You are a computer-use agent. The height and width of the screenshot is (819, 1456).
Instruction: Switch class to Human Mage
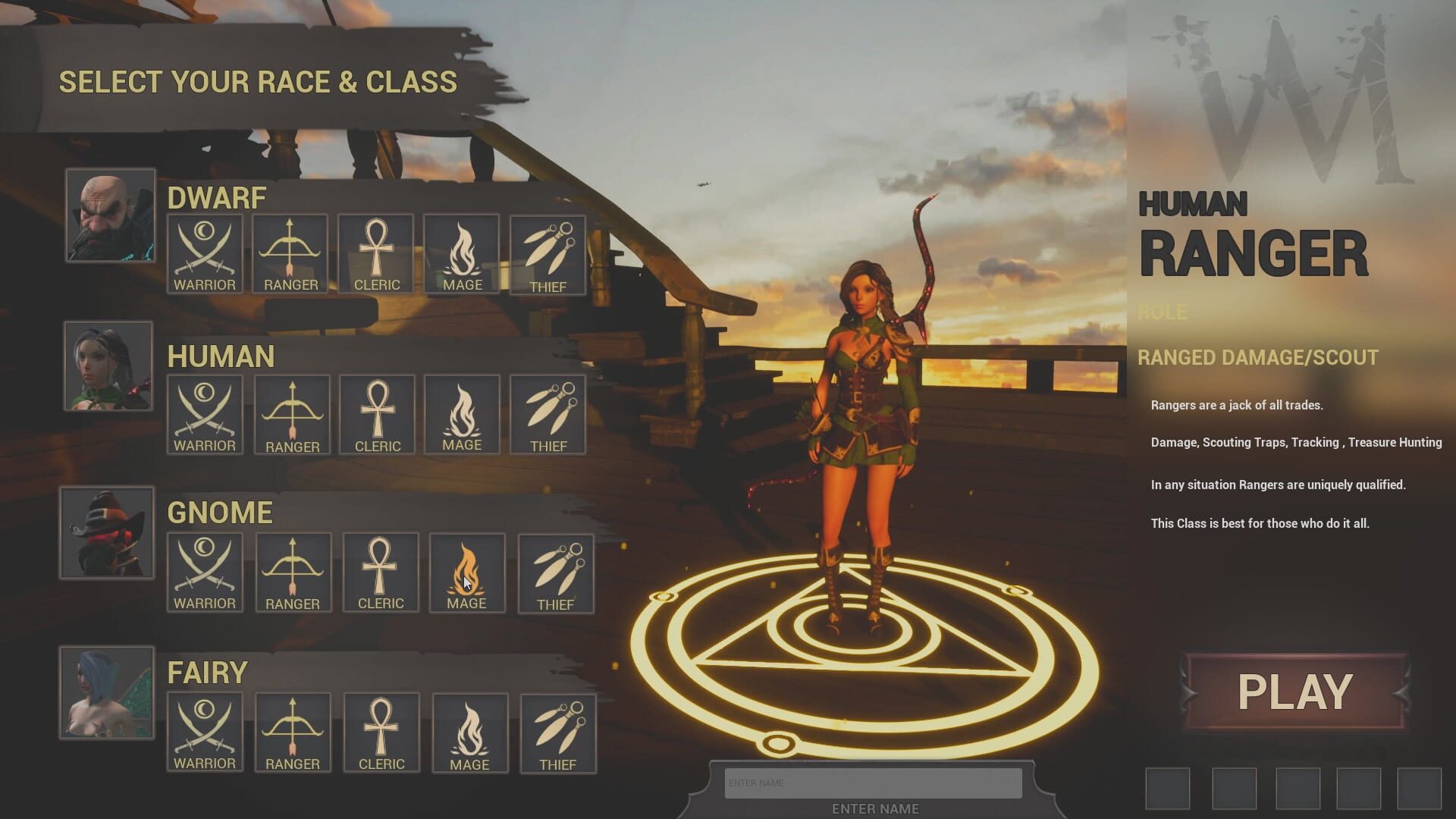[x=461, y=413]
